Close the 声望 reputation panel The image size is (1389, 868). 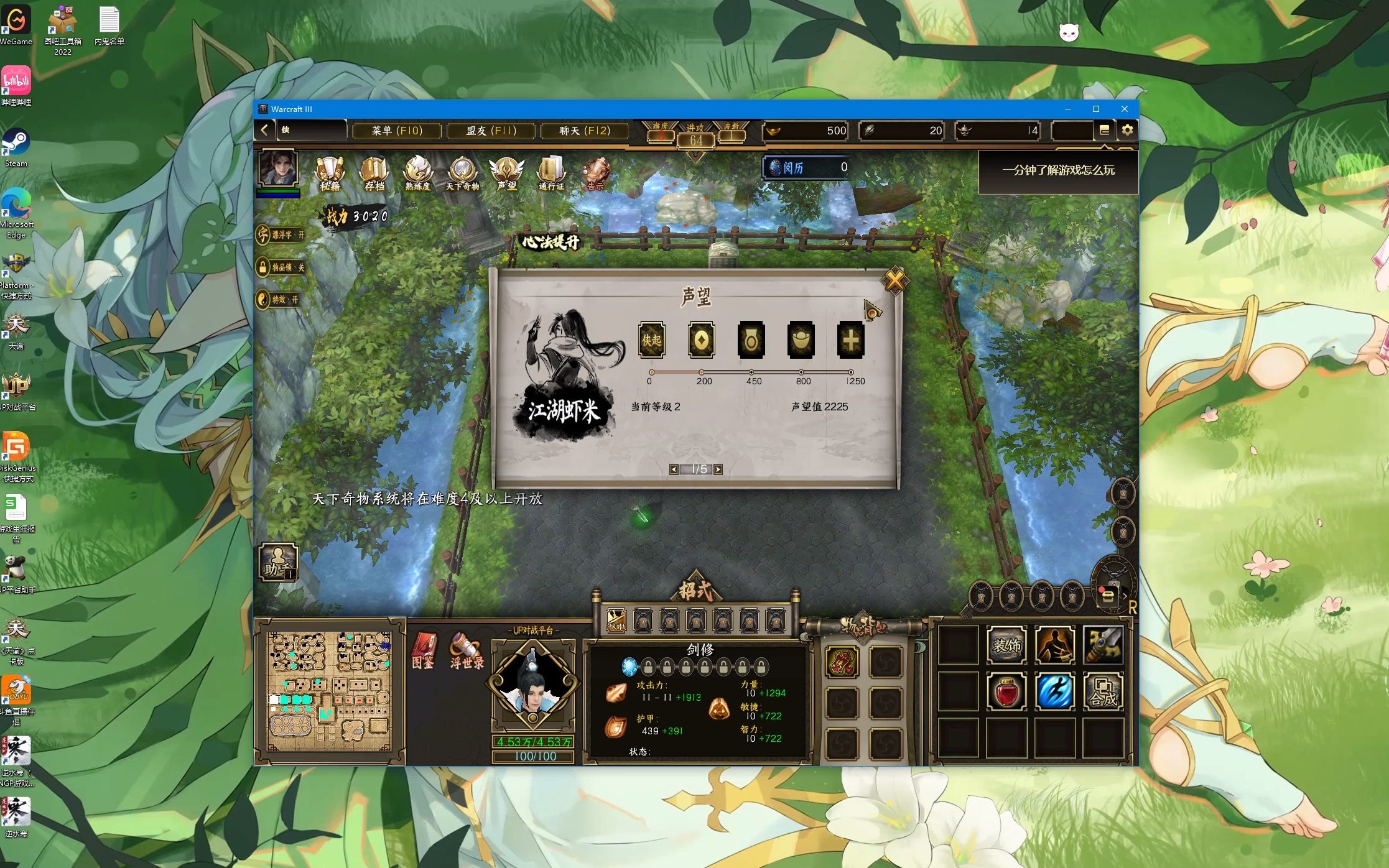894,281
